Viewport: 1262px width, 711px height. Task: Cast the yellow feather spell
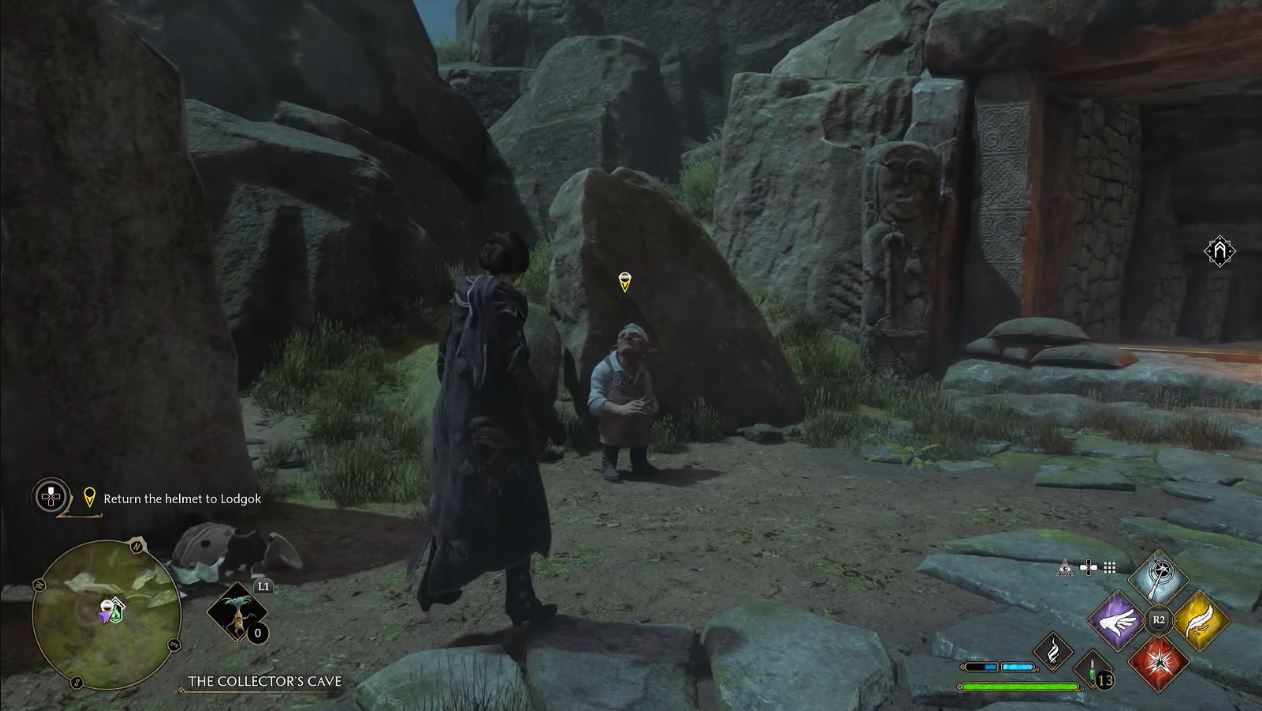click(x=1201, y=620)
